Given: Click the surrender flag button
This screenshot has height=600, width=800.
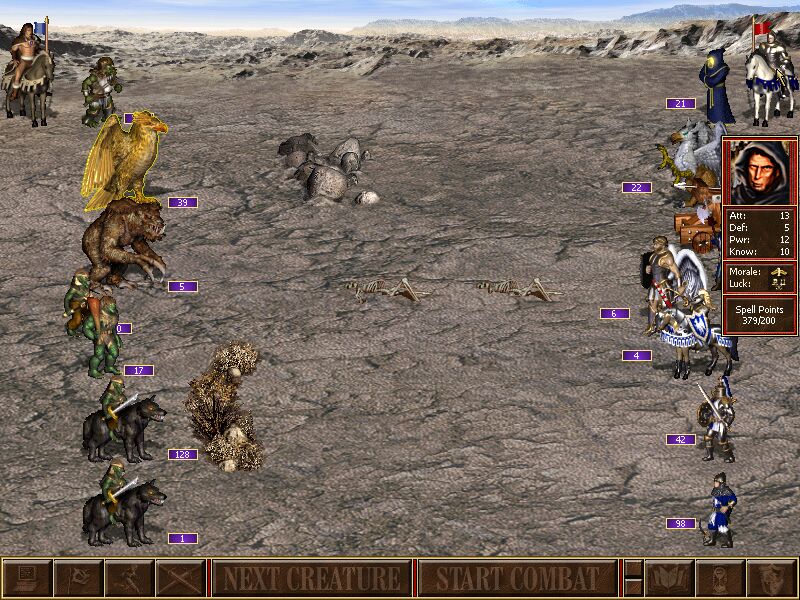Looking at the screenshot, I should tap(78, 578).
